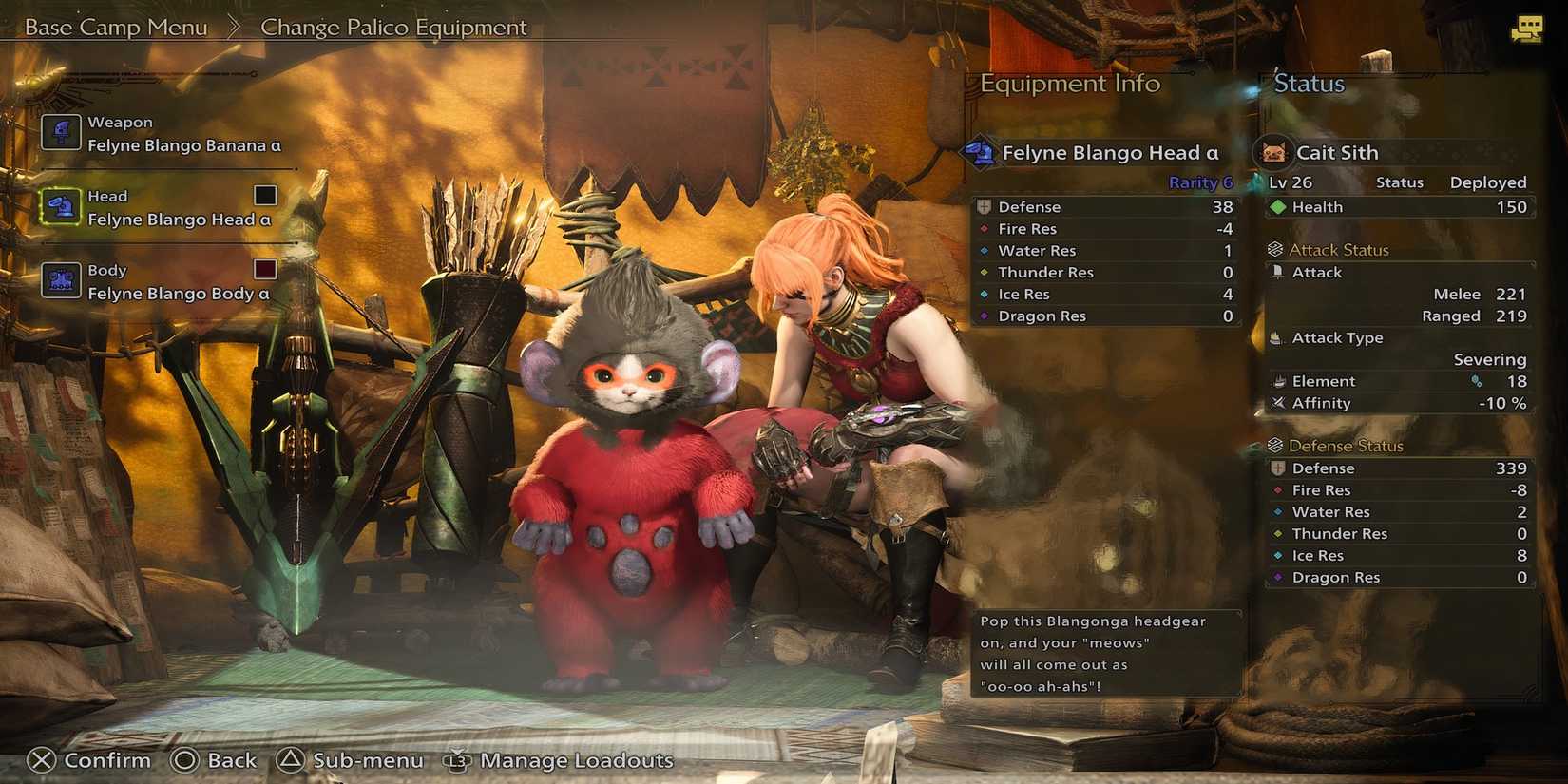
Task: Click the Affinity crossed-blades icon
Action: (1279, 402)
